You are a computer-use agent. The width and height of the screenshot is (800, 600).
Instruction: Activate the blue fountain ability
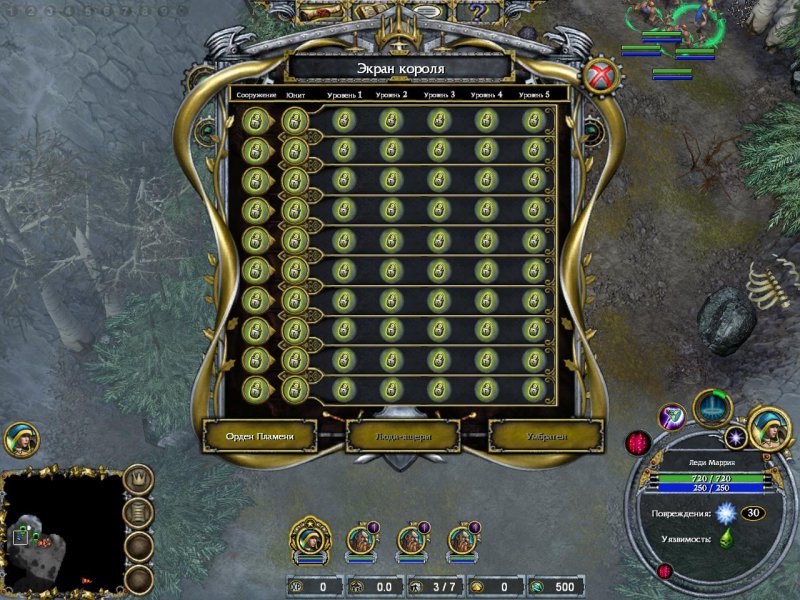click(713, 408)
